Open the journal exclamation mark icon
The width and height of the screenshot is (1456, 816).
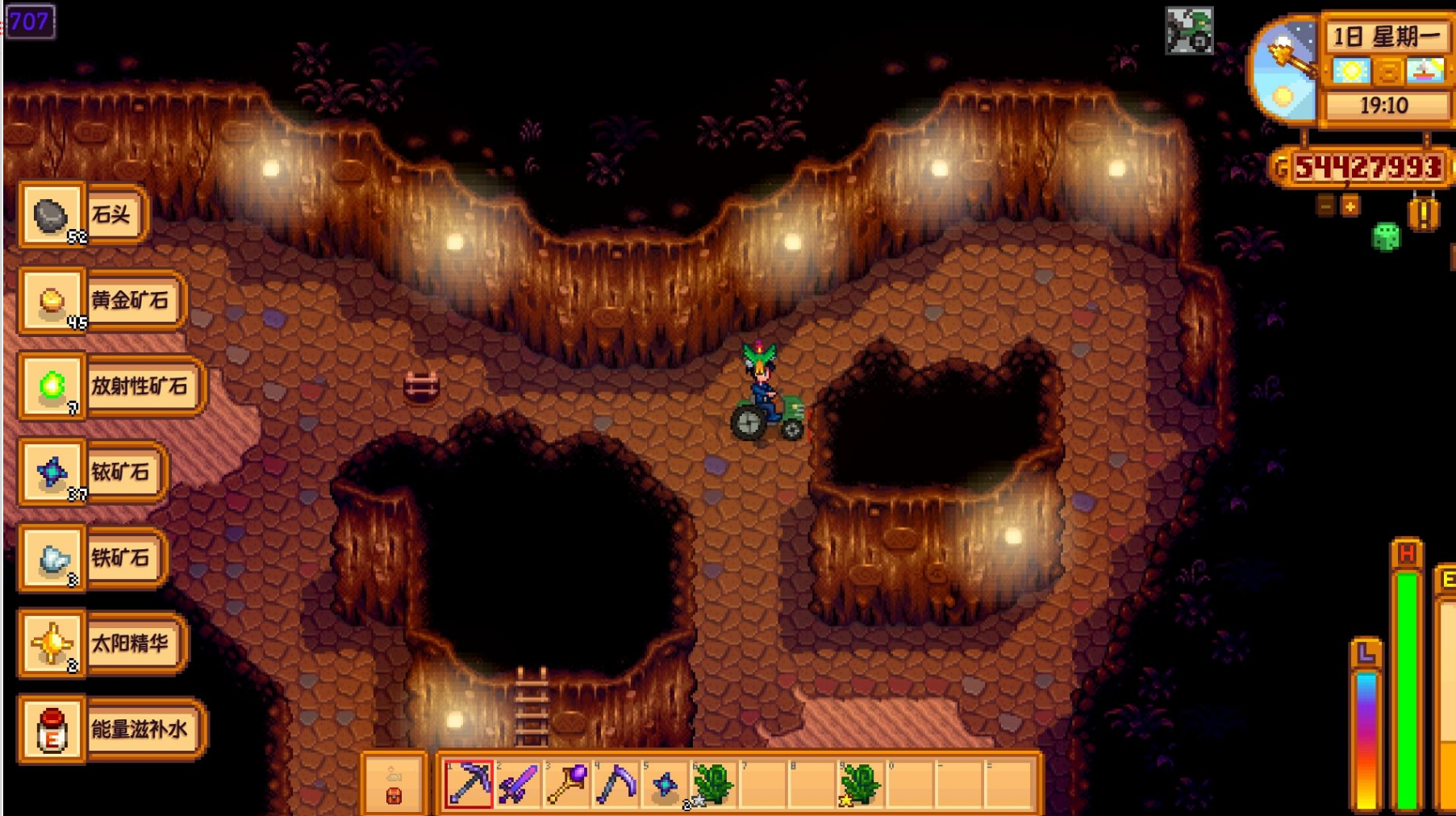point(1424,214)
